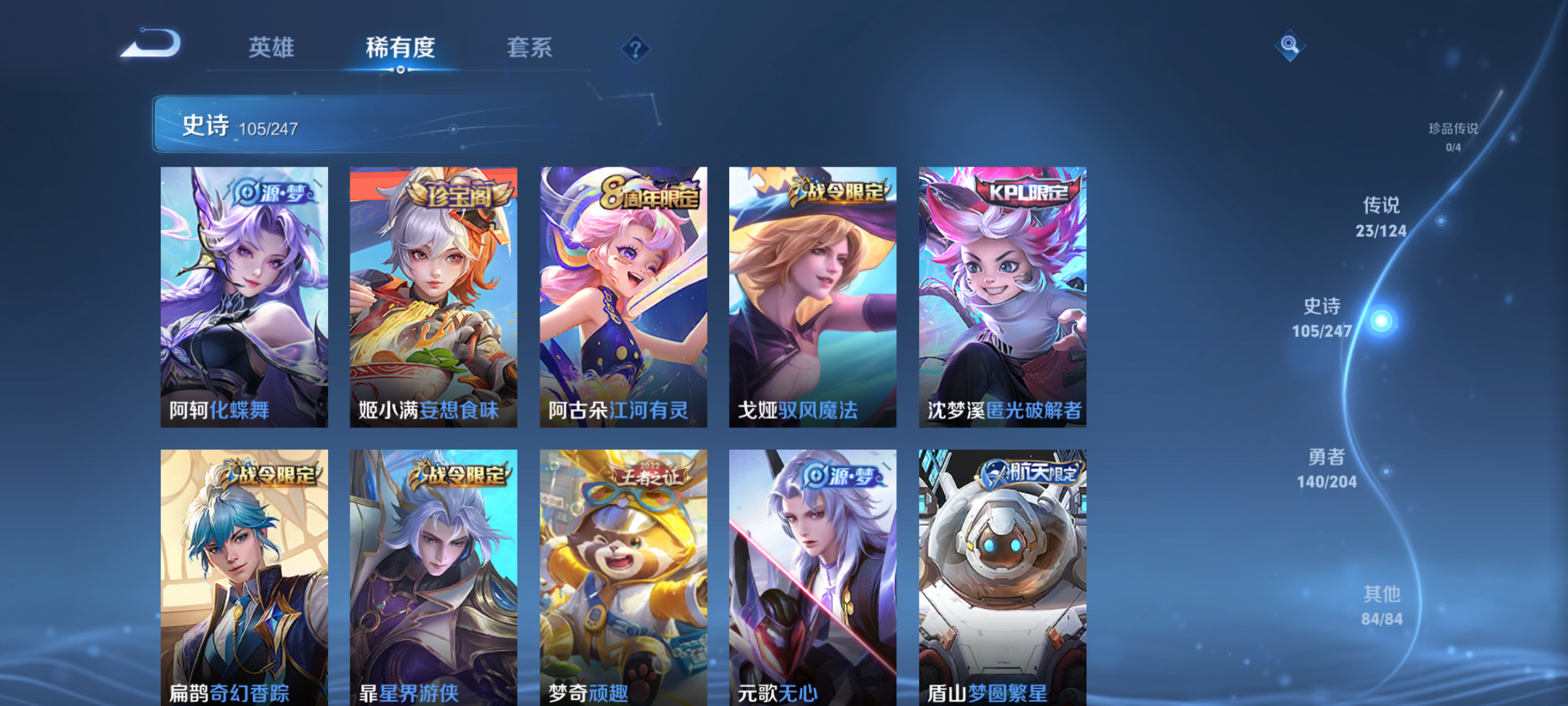Image resolution: width=1568 pixels, height=706 pixels.
Task: Go back with the return arrow
Action: click(x=152, y=44)
